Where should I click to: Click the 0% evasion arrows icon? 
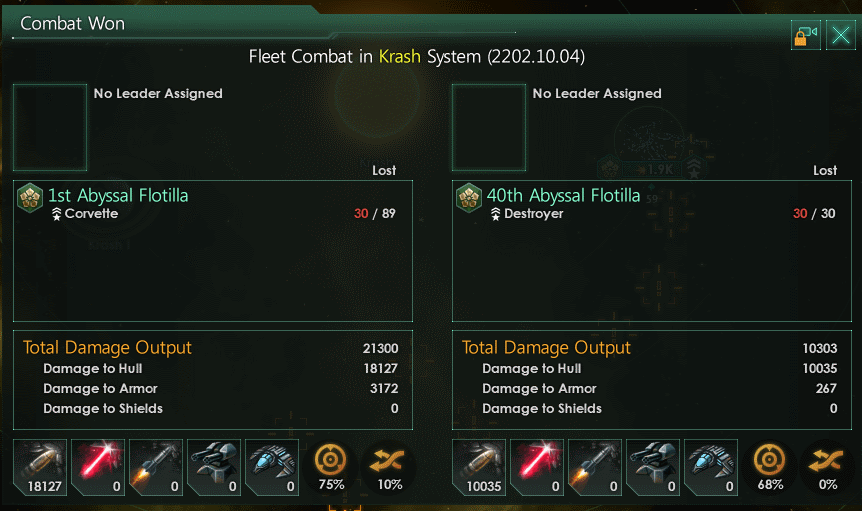click(x=828, y=467)
